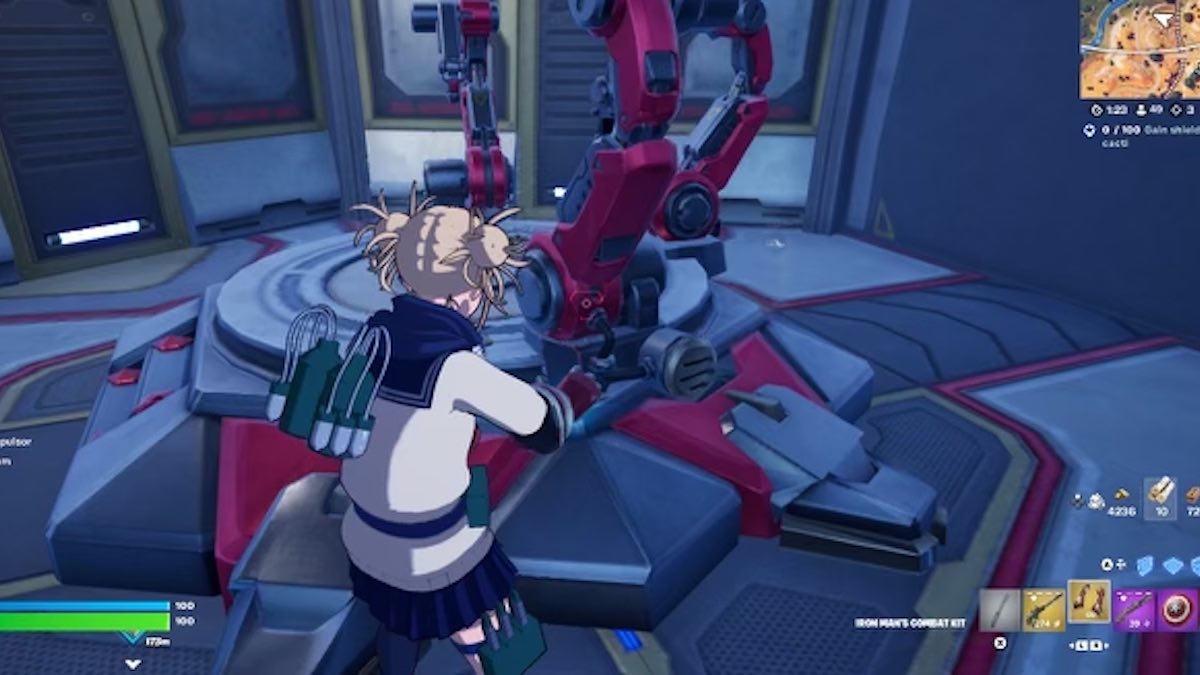Select the pickaxe hotbar slot
Screen dimensions: 1200x675
point(999,609)
